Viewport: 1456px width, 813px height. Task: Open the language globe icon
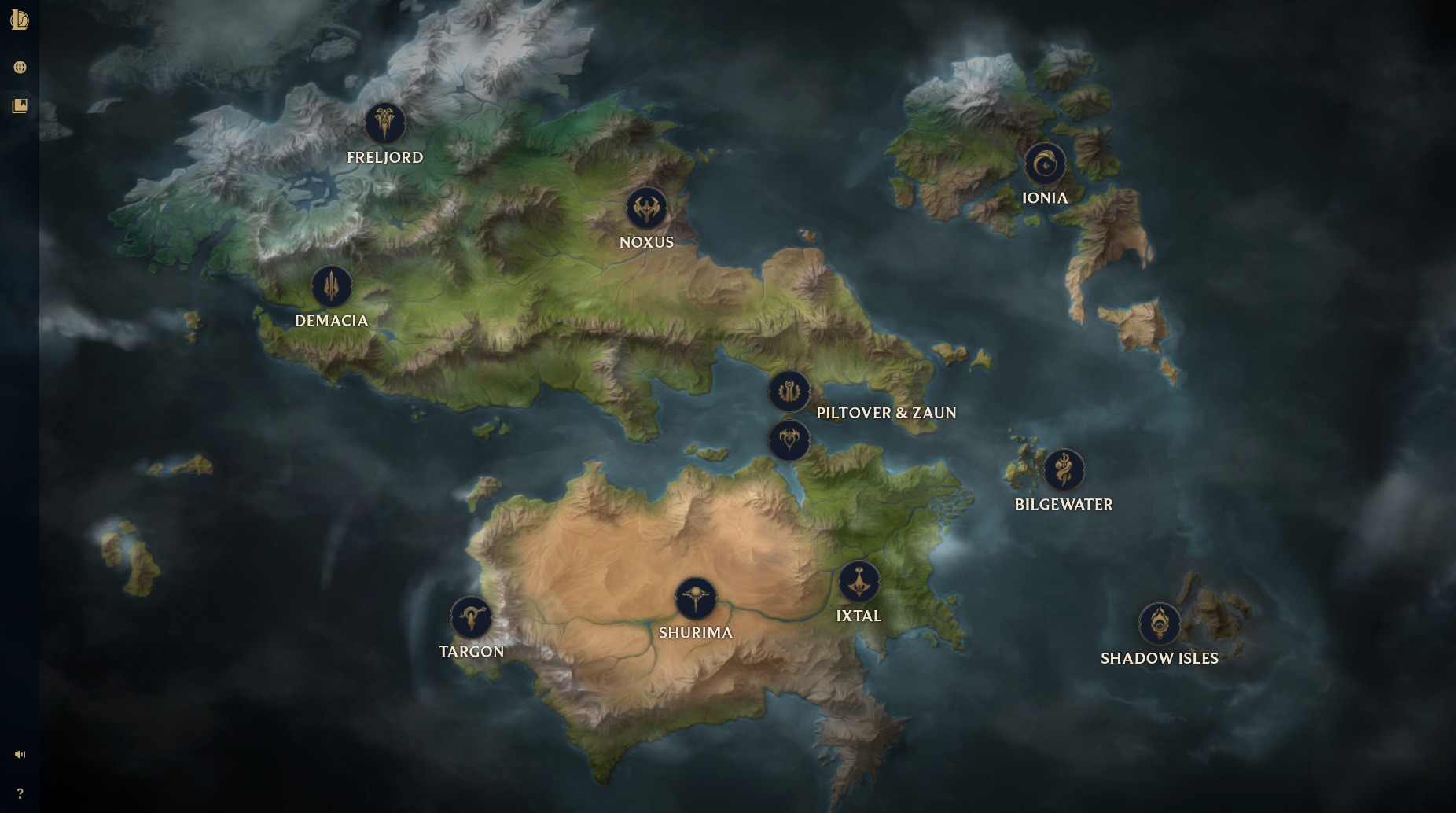(20, 67)
